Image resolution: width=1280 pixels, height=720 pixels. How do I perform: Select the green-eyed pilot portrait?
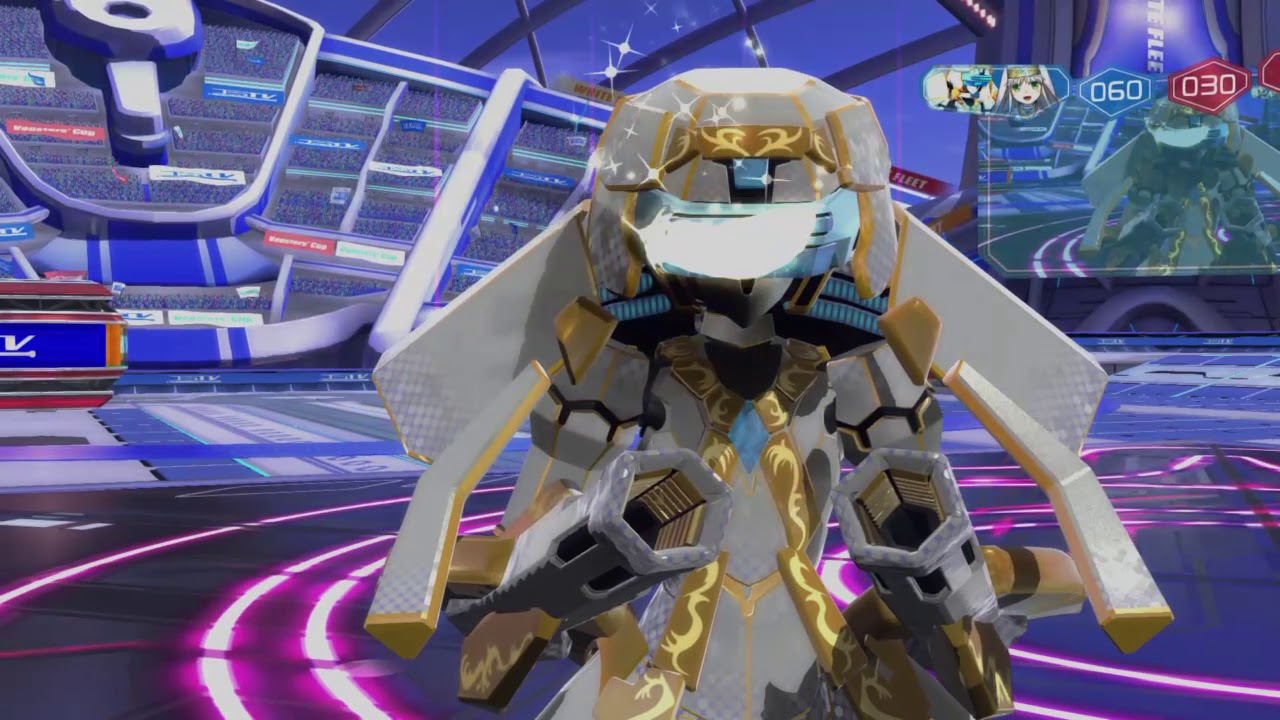click(1025, 85)
